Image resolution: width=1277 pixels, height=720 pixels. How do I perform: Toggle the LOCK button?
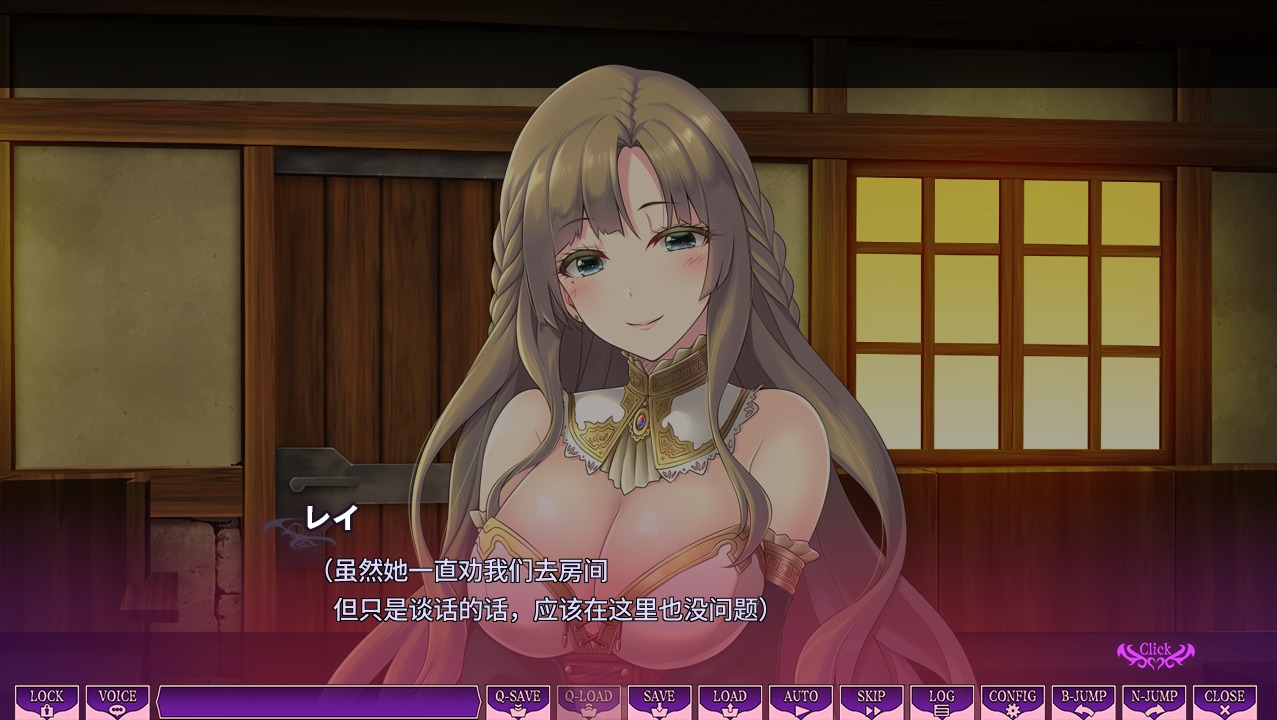tap(47, 702)
